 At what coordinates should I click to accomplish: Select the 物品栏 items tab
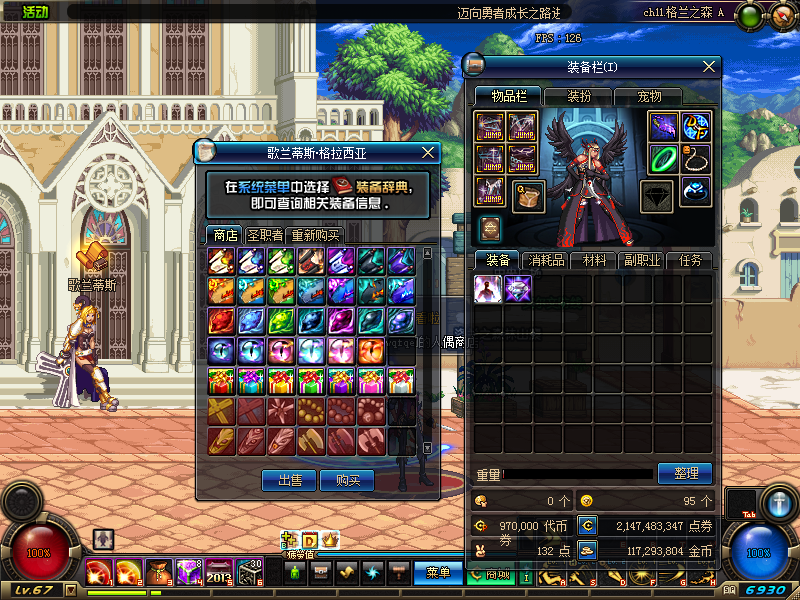508,97
